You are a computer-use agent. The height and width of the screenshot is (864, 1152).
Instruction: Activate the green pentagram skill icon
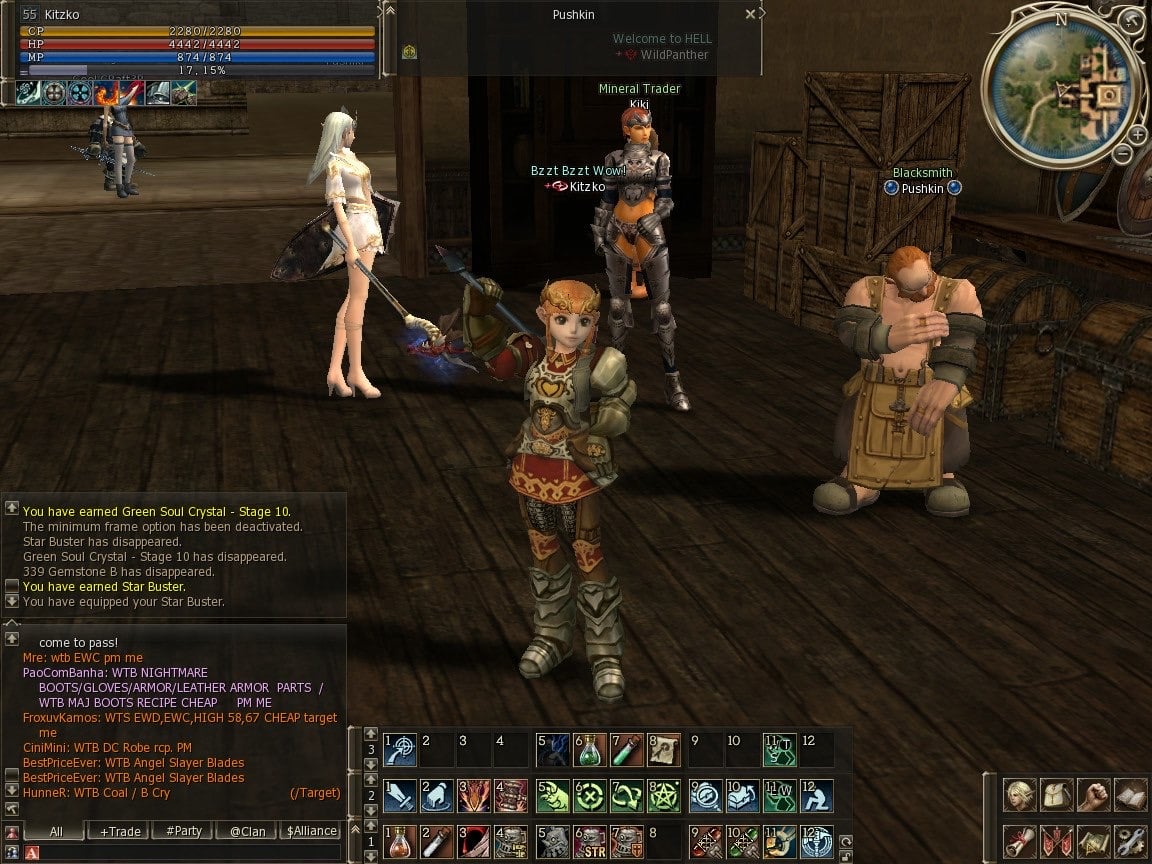click(x=665, y=796)
